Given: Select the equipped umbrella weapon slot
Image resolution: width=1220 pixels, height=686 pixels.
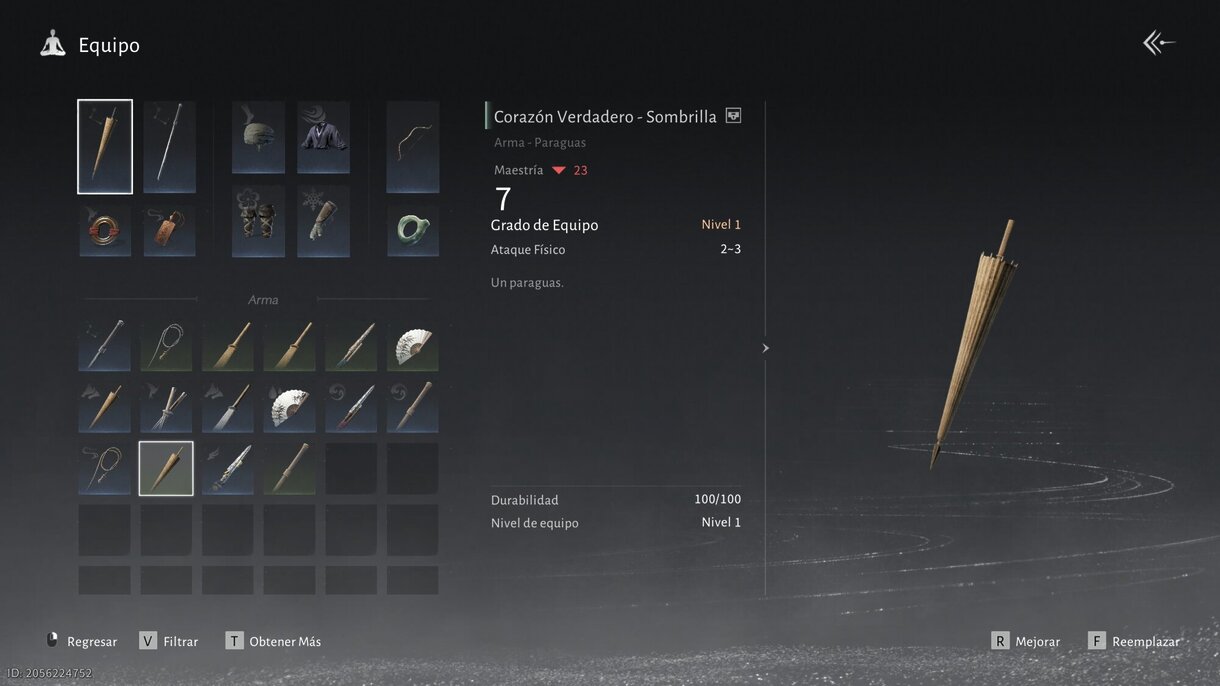Looking at the screenshot, I should tap(105, 146).
